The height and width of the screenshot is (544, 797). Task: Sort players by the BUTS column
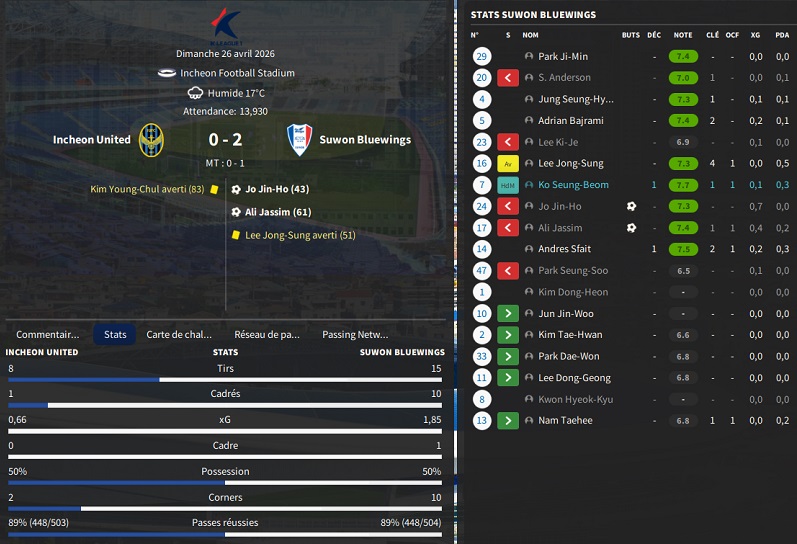[630, 35]
